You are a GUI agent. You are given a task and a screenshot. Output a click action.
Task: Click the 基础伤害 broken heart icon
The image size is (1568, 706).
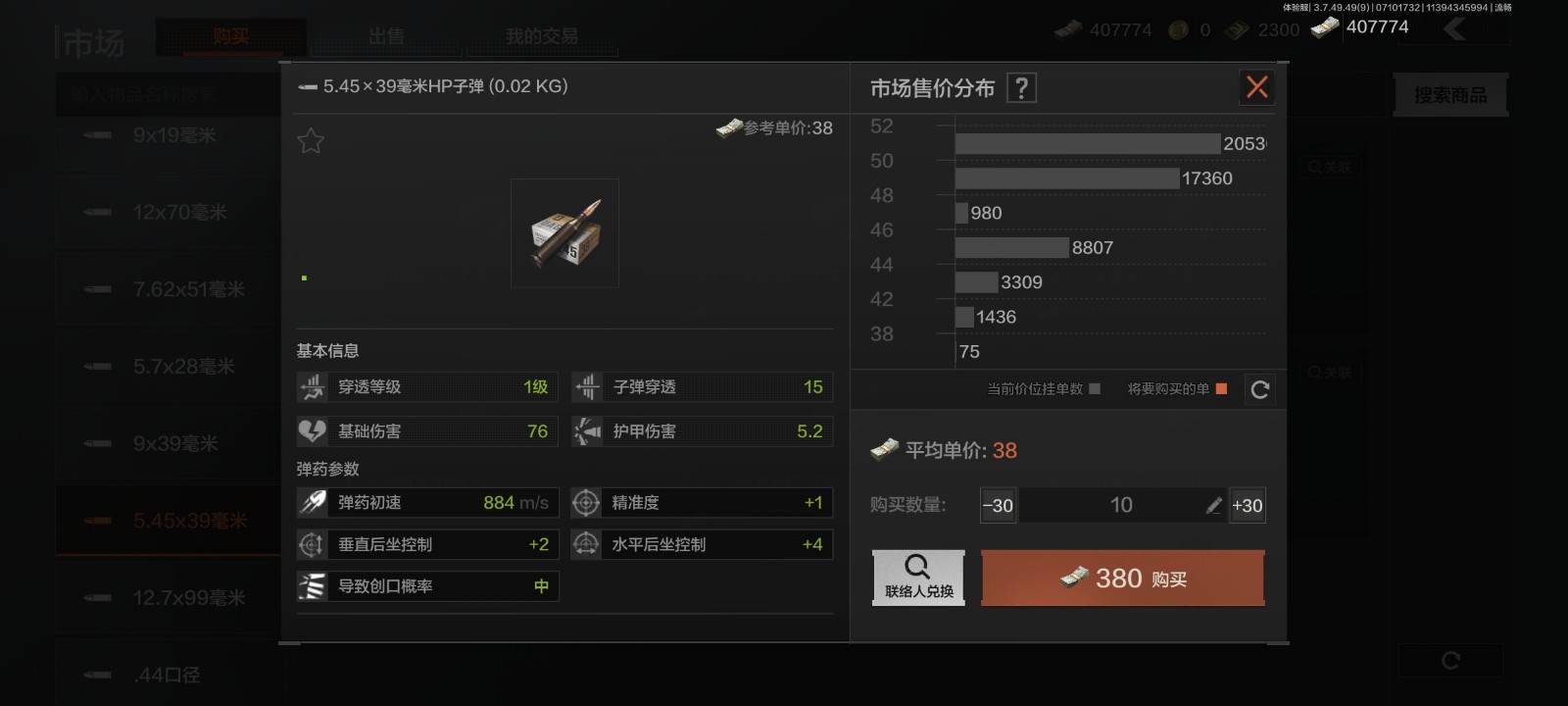click(x=312, y=430)
